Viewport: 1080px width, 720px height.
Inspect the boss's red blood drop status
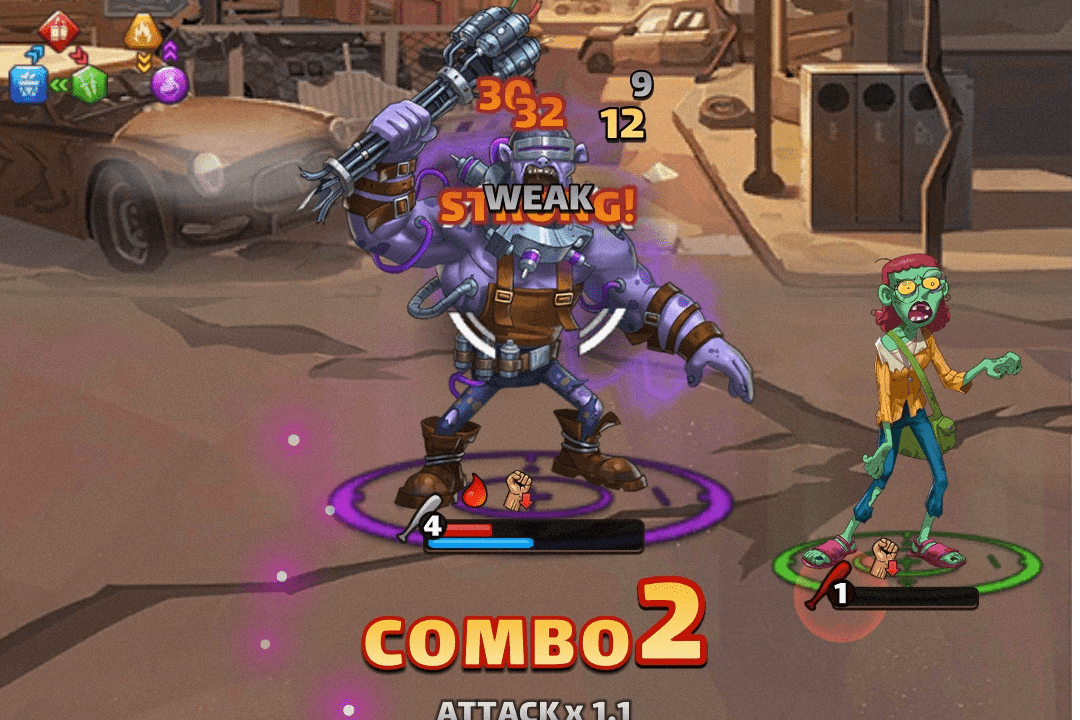click(475, 492)
